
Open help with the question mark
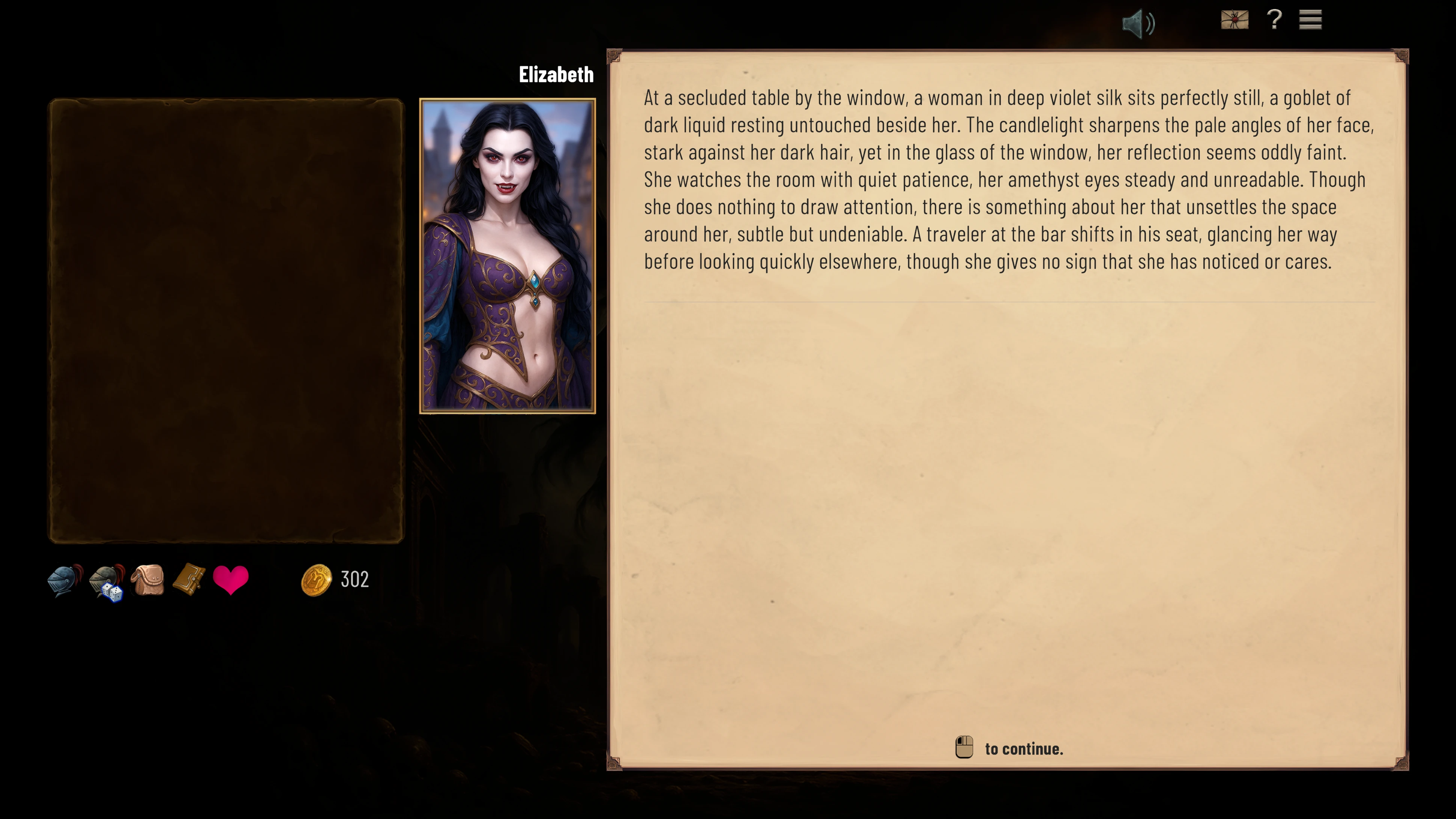[1274, 20]
